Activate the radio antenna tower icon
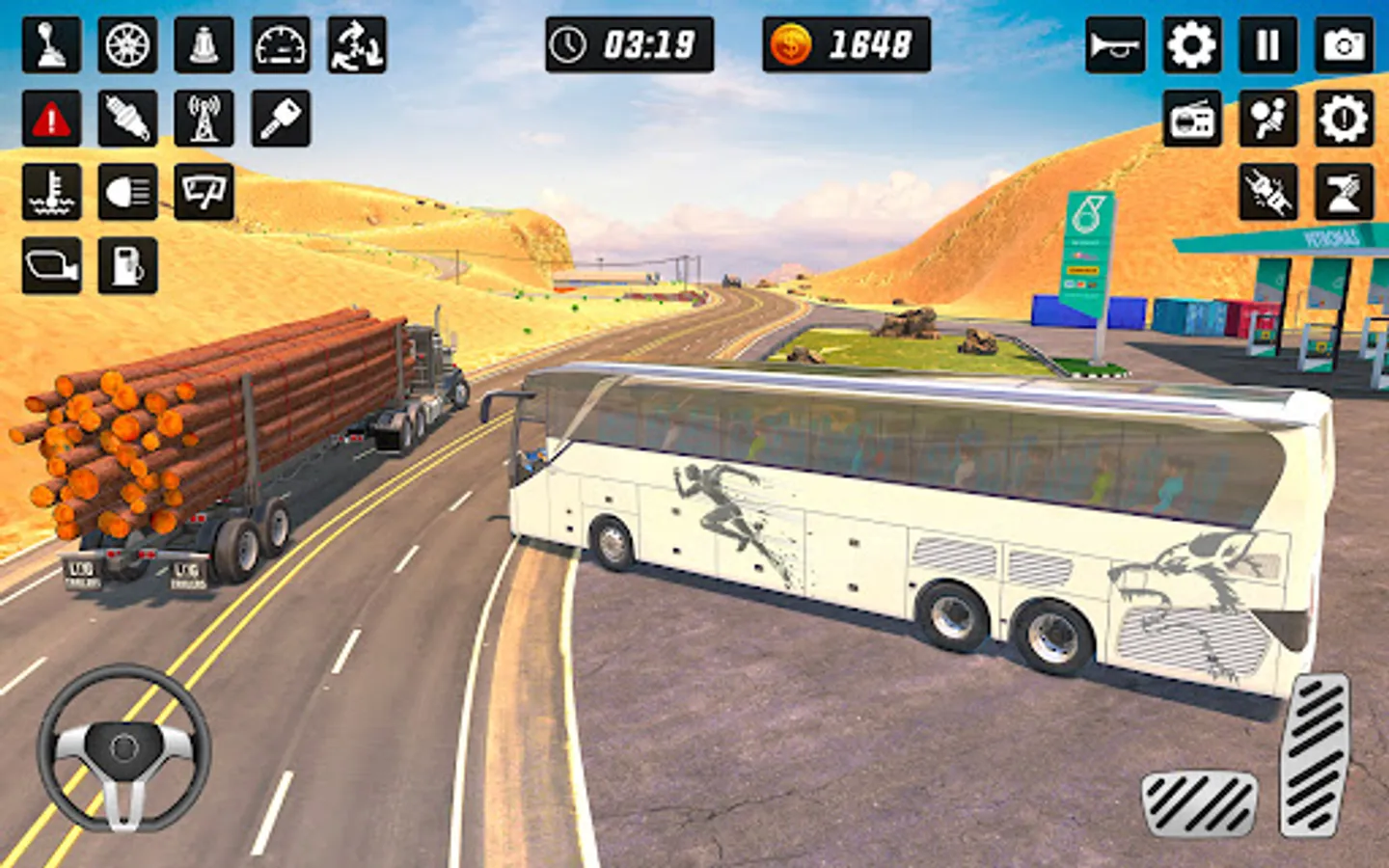The height and width of the screenshot is (868, 1389). (204, 120)
